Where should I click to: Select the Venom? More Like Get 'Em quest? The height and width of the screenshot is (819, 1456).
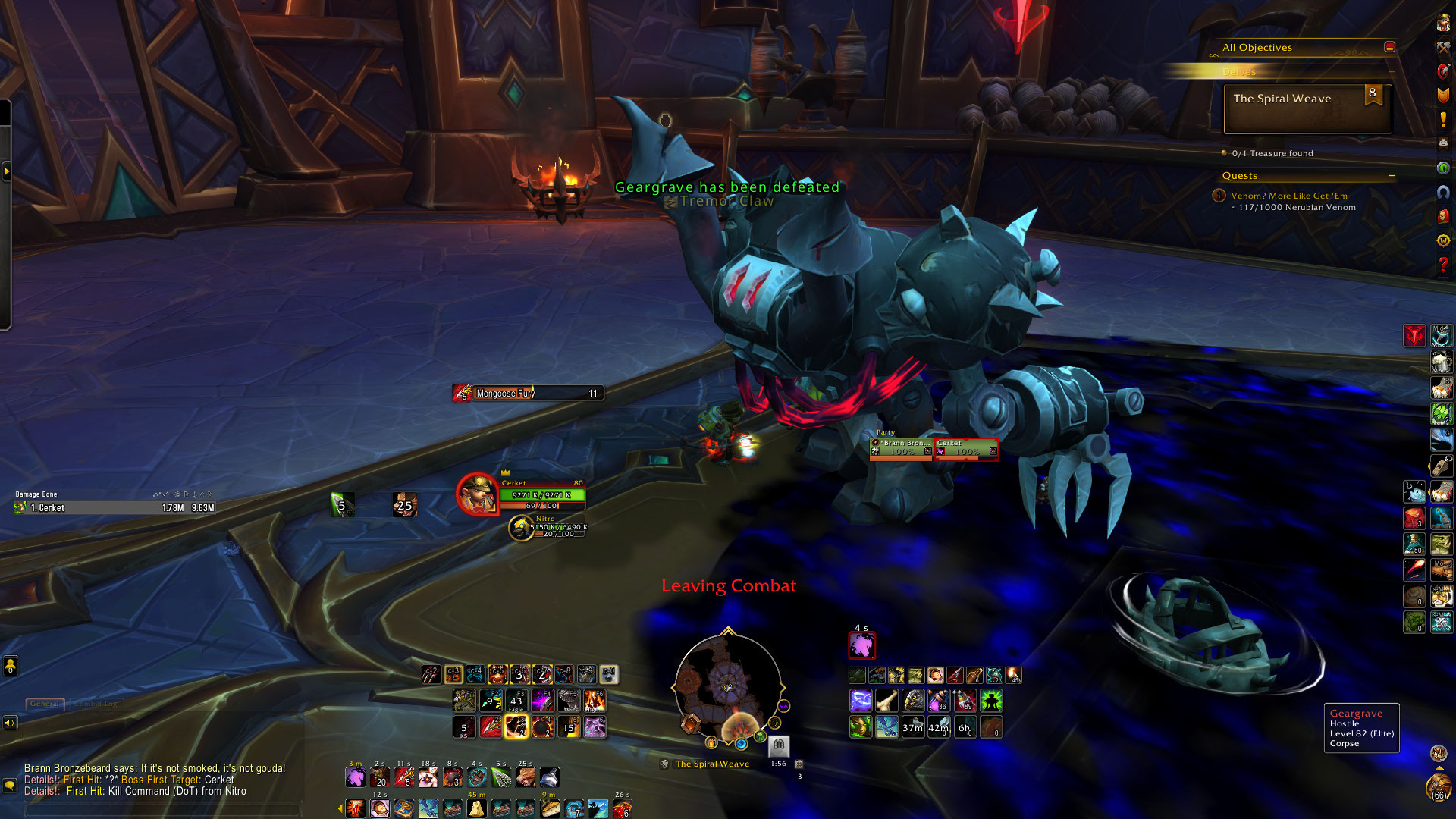1289,196
